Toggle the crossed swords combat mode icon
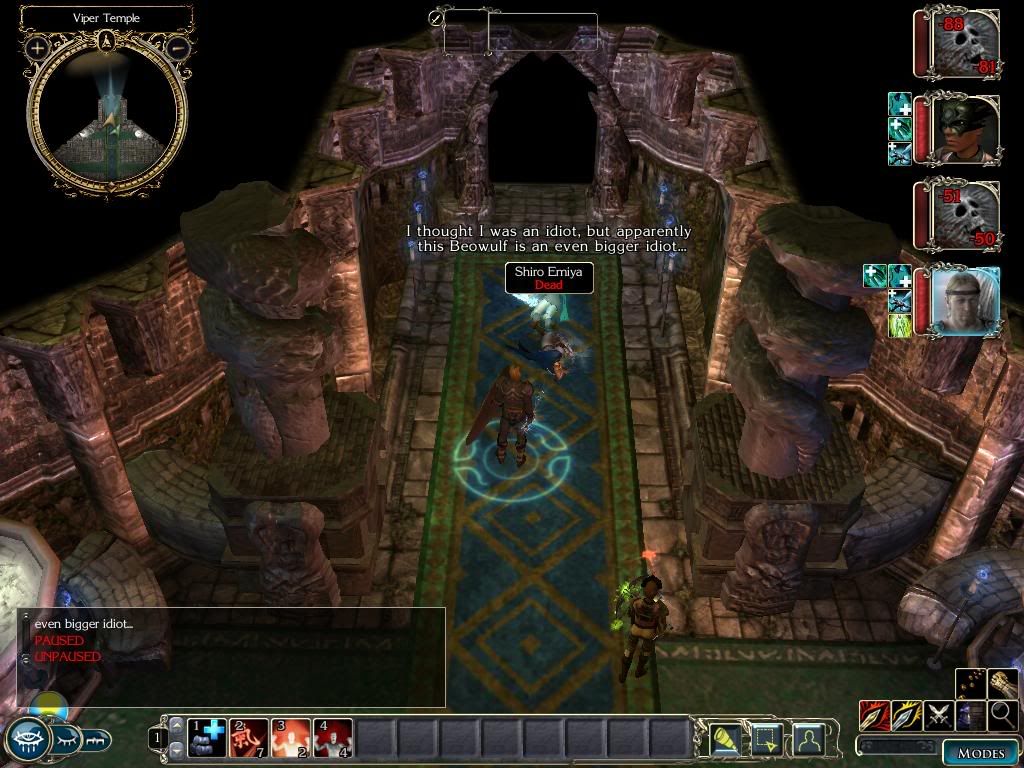The image size is (1024, 768). [x=938, y=715]
